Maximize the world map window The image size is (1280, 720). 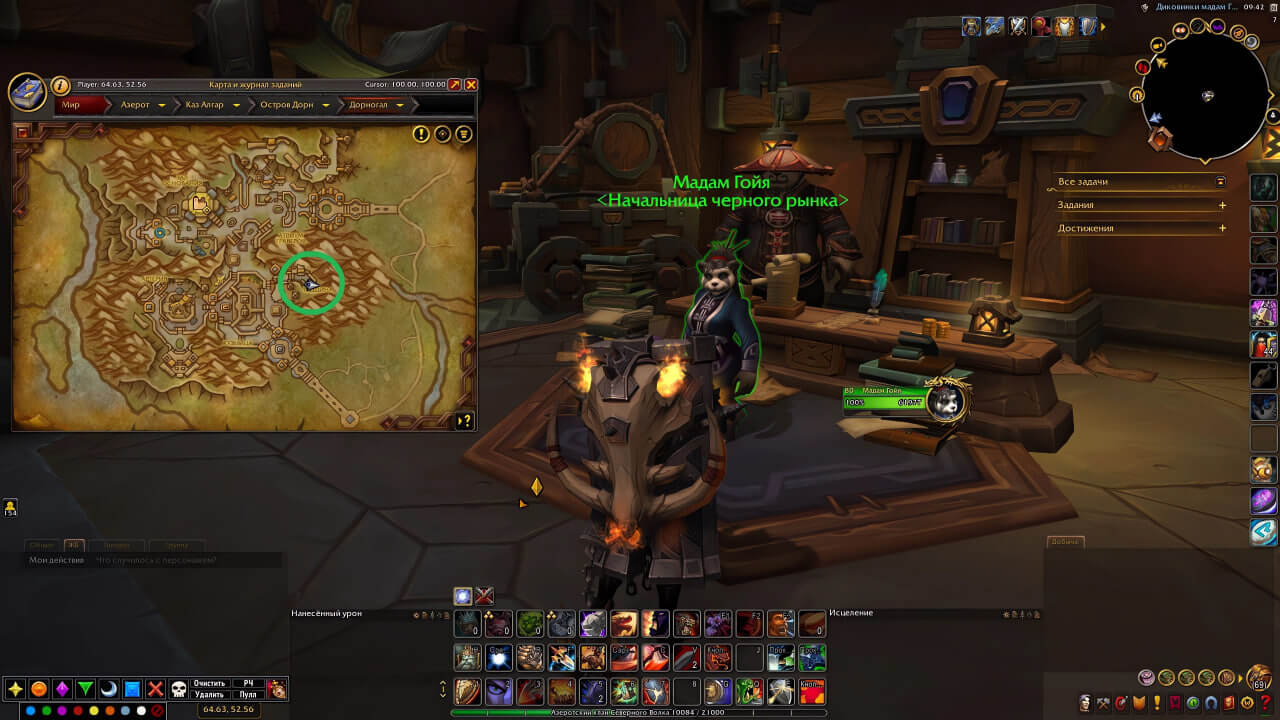tap(455, 85)
